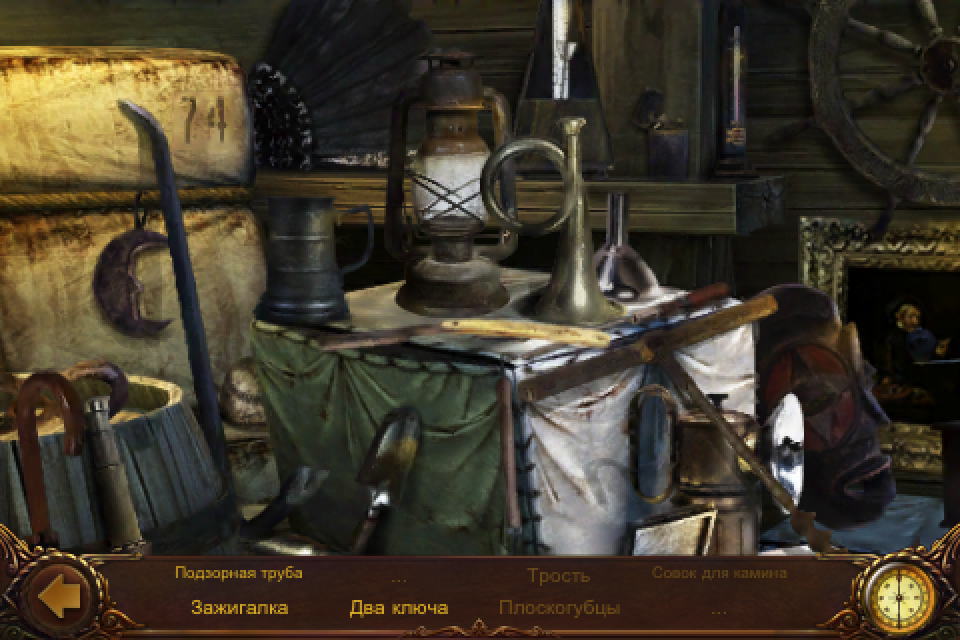The height and width of the screenshot is (640, 960).
Task: Select 'Трость' in the item list
Action: click(558, 575)
